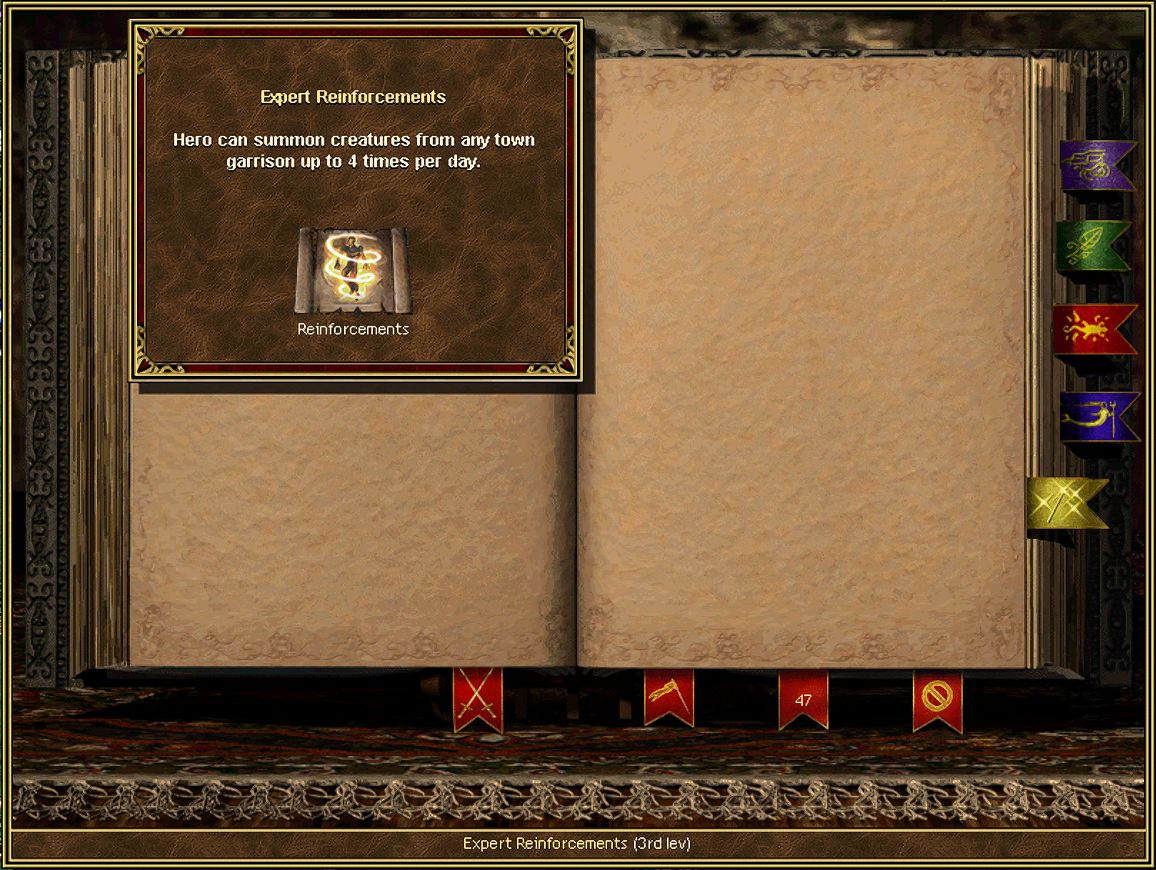Switch to the purple cloud banner tab
This screenshot has width=1156, height=870.
pos(1095,165)
